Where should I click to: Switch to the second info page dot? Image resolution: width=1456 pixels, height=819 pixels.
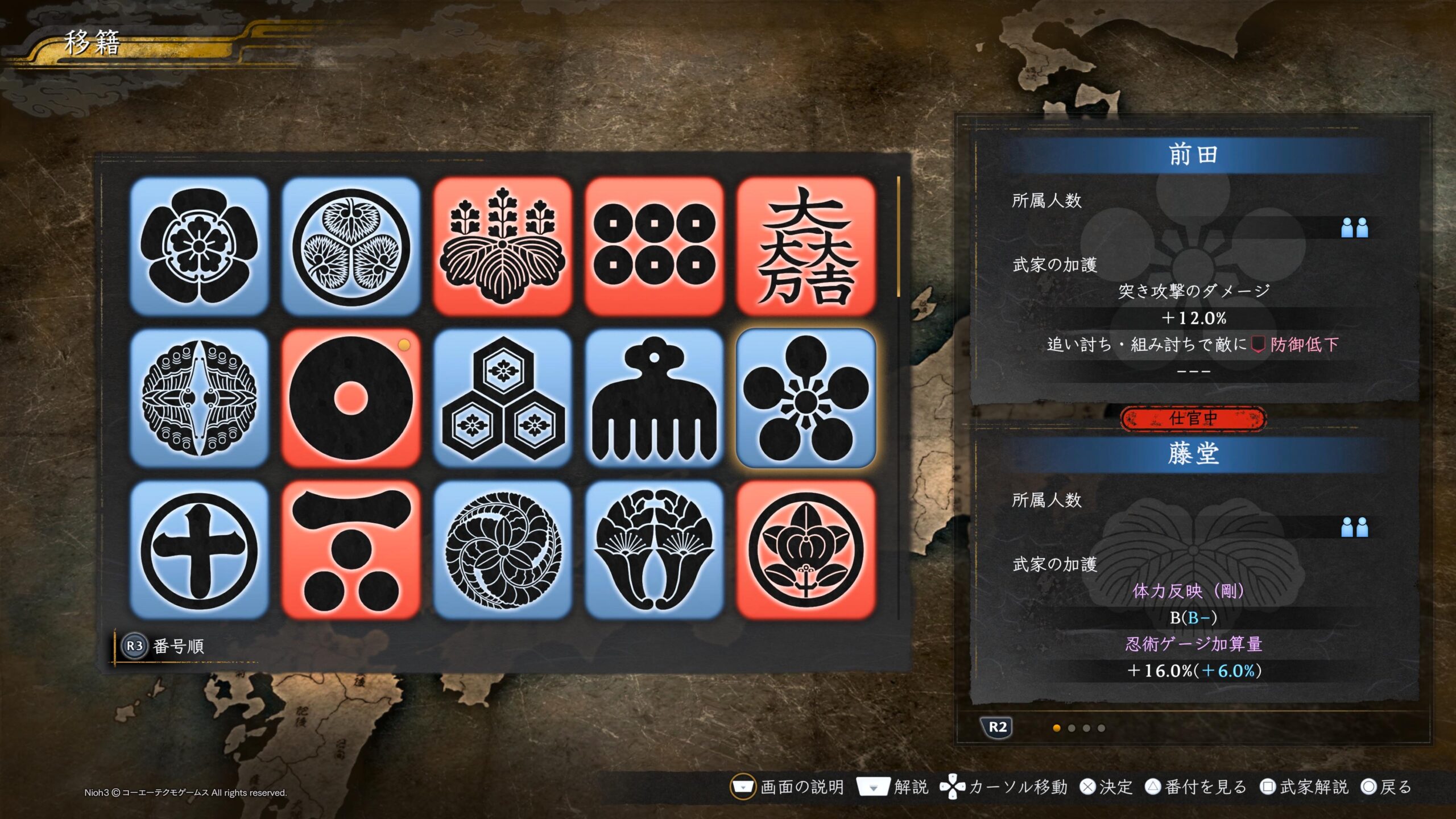[x=1072, y=728]
